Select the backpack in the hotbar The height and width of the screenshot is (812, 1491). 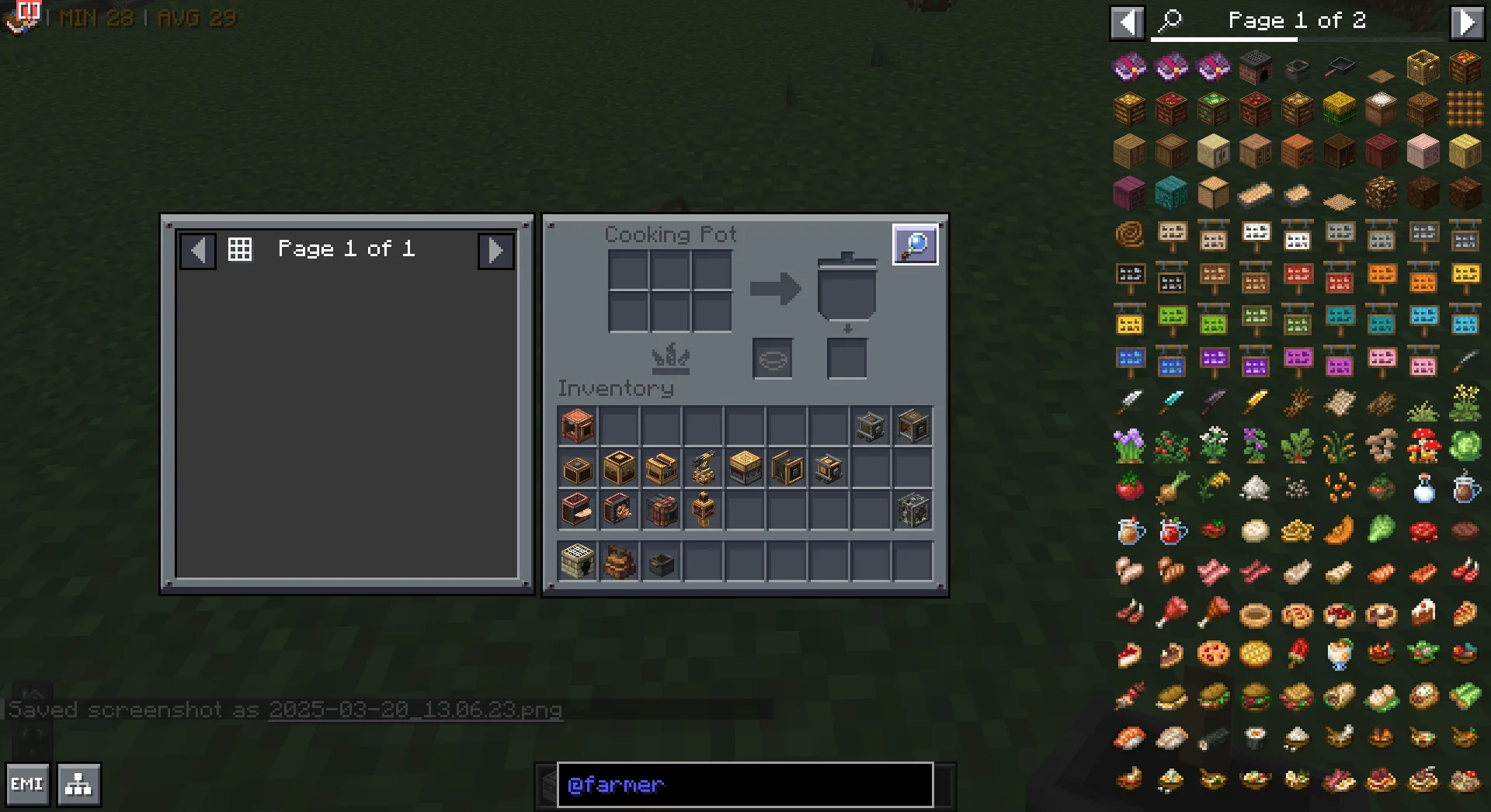tap(619, 562)
